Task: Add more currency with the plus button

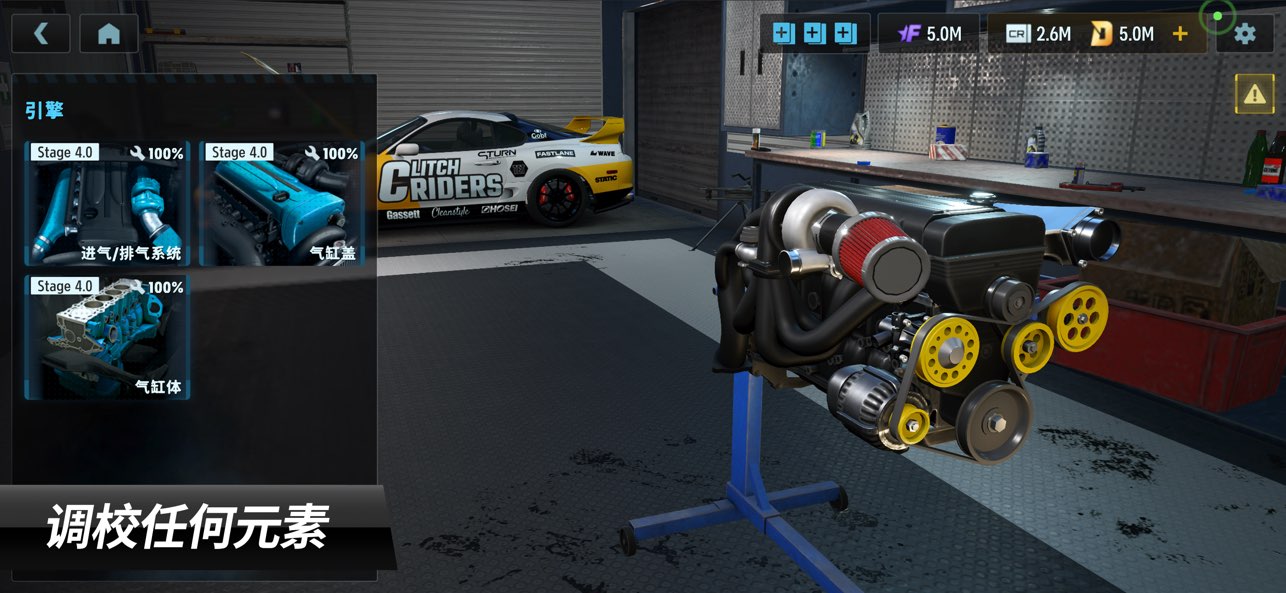Action: pyautogui.click(x=1180, y=34)
